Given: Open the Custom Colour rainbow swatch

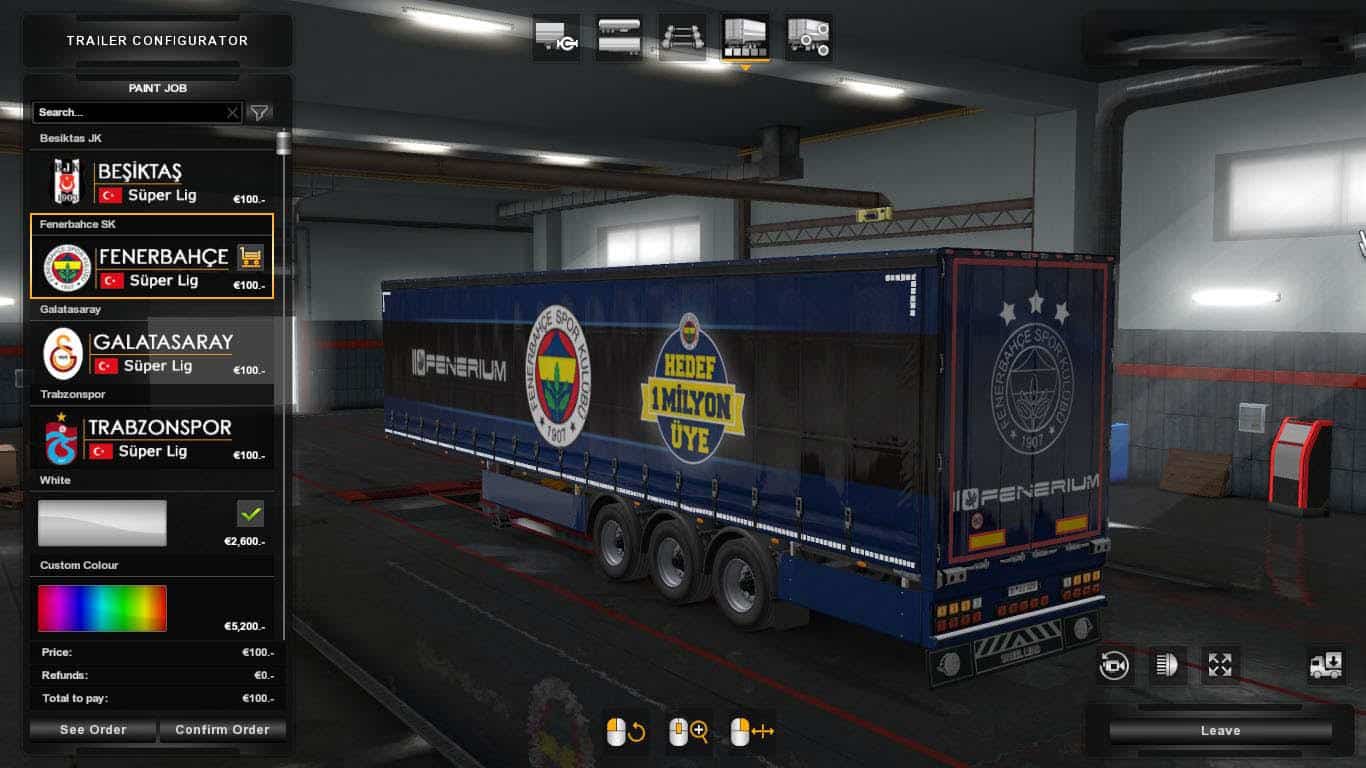Looking at the screenshot, I should [x=102, y=608].
